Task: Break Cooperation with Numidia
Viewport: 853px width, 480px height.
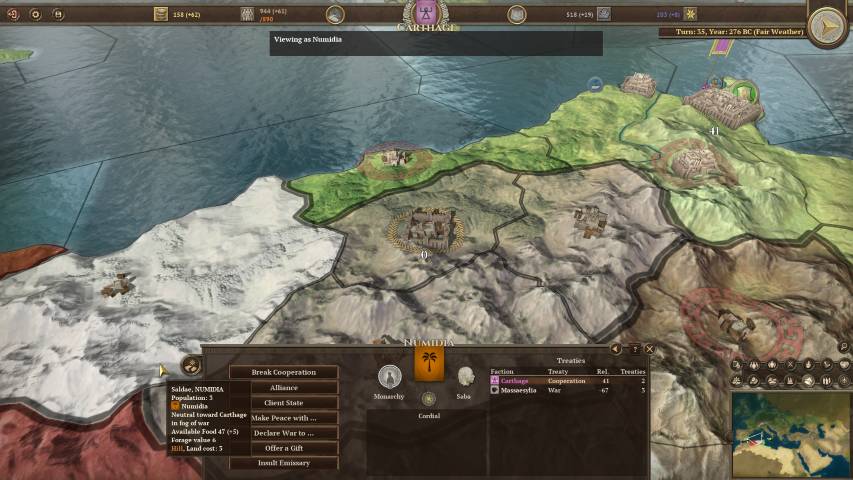Action: pyautogui.click(x=283, y=372)
